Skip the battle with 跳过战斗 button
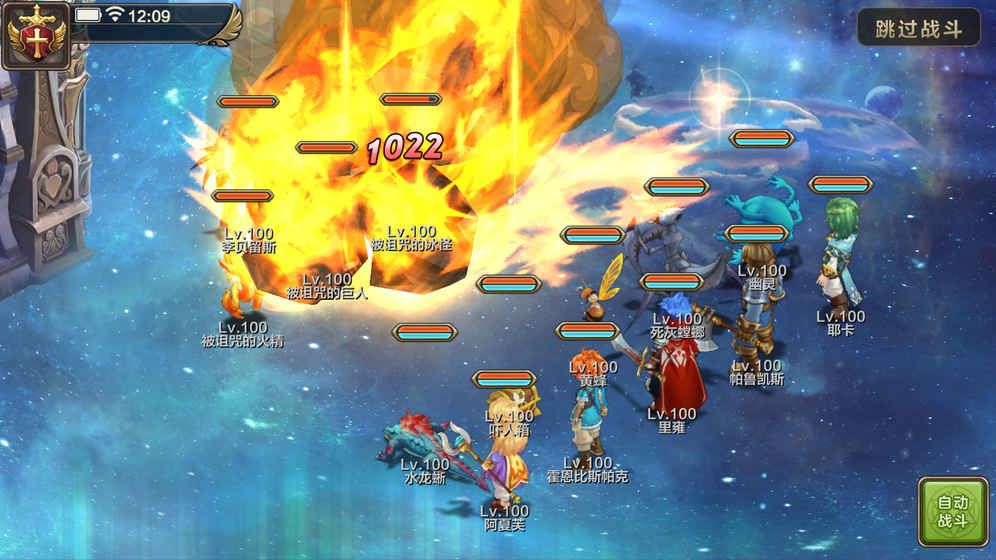This screenshot has width=996, height=560. click(x=918, y=28)
